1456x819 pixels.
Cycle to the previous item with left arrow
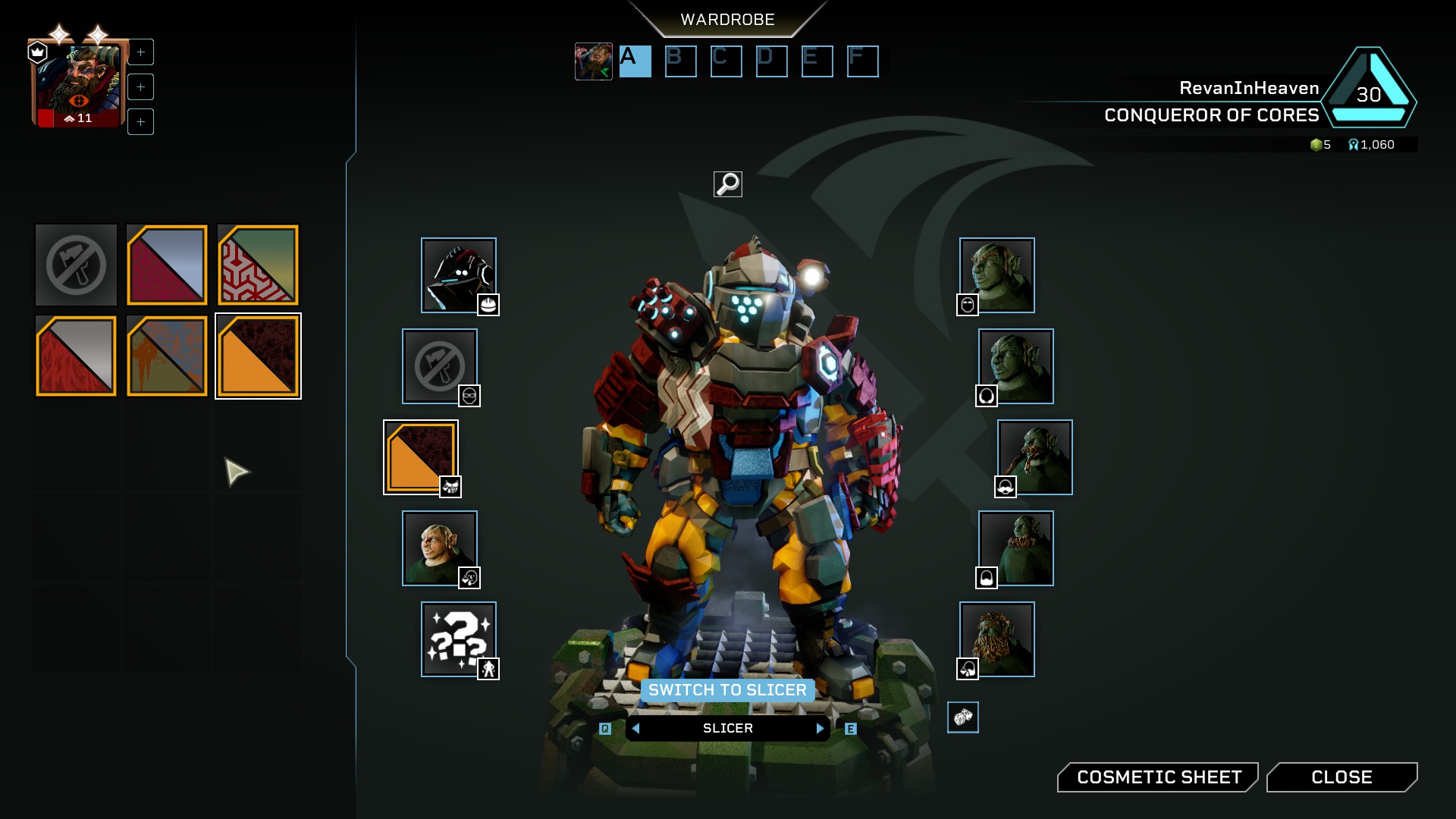pos(636,728)
